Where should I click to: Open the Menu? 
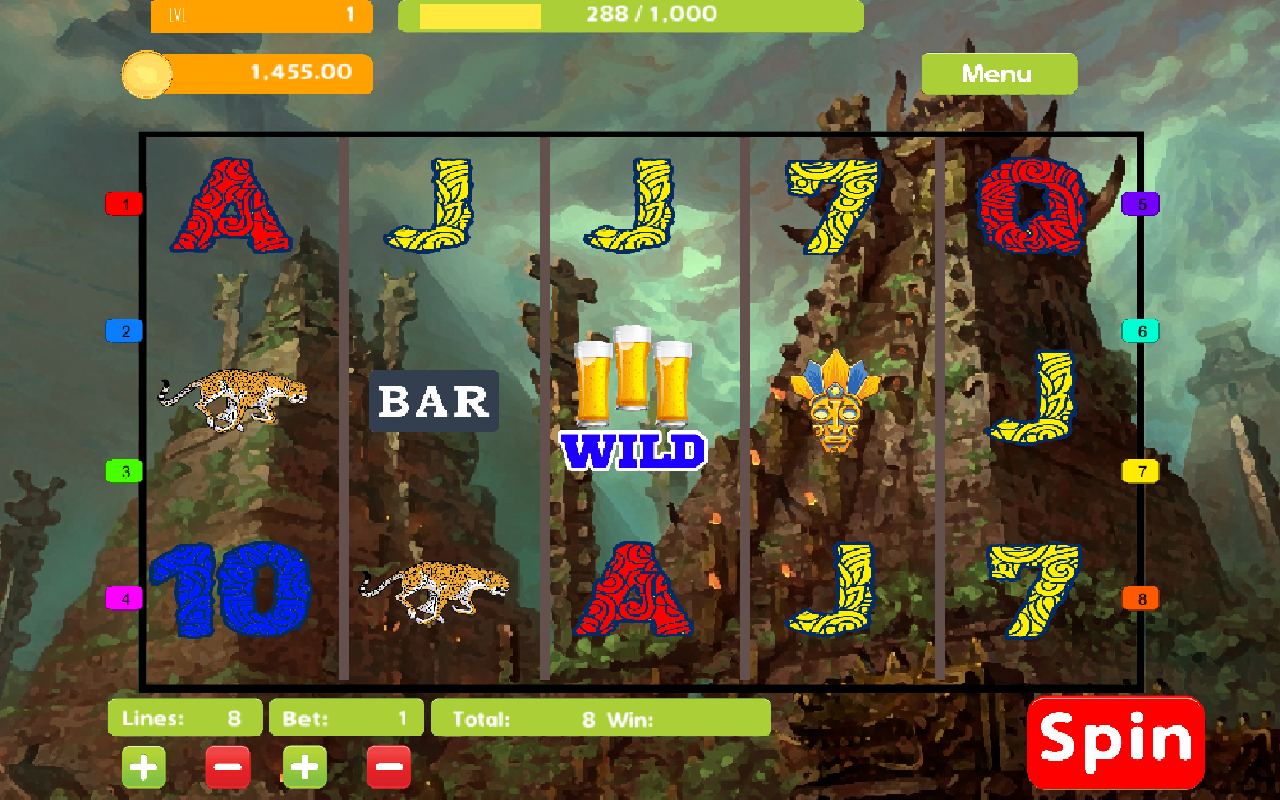[999, 73]
